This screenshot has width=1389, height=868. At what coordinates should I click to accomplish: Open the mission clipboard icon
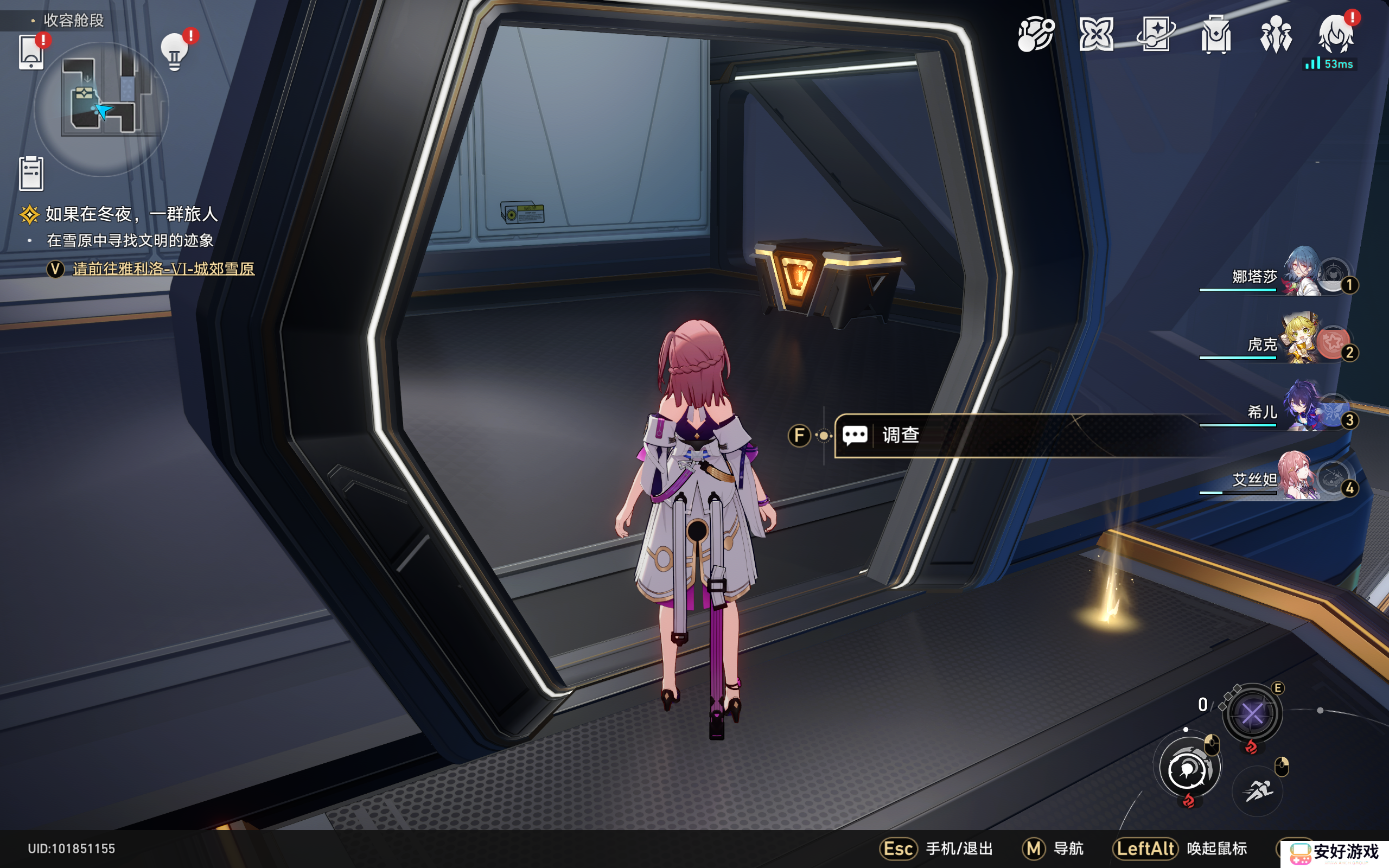tap(31, 174)
